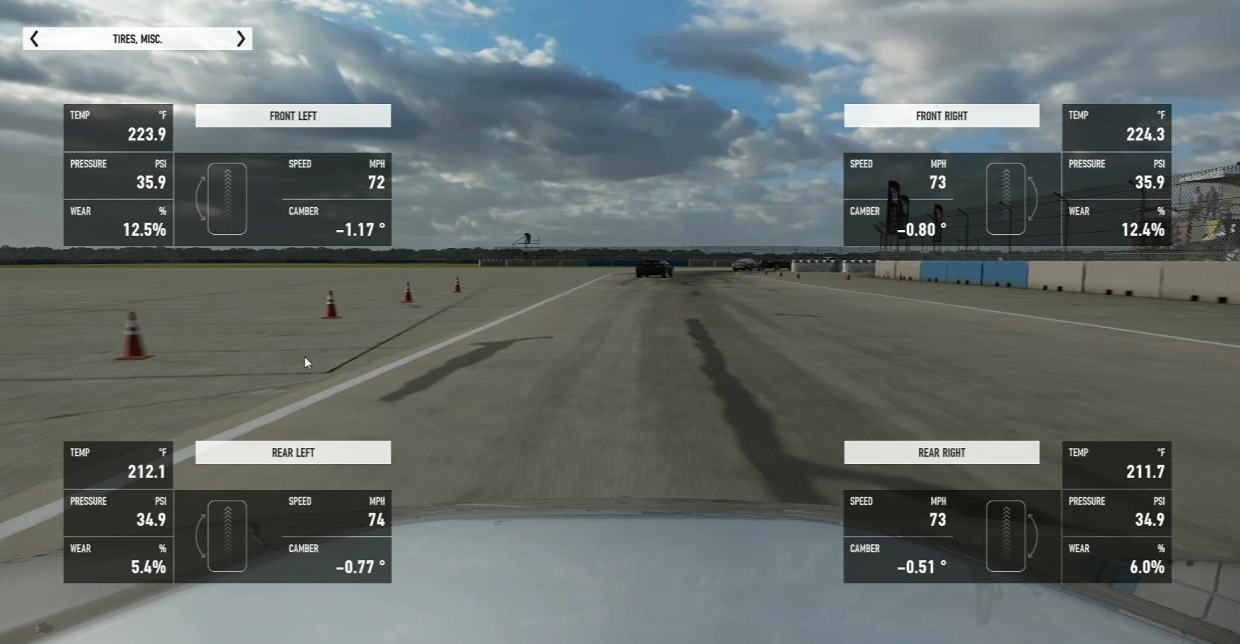Advance to the next telemetry page arrow

point(241,39)
